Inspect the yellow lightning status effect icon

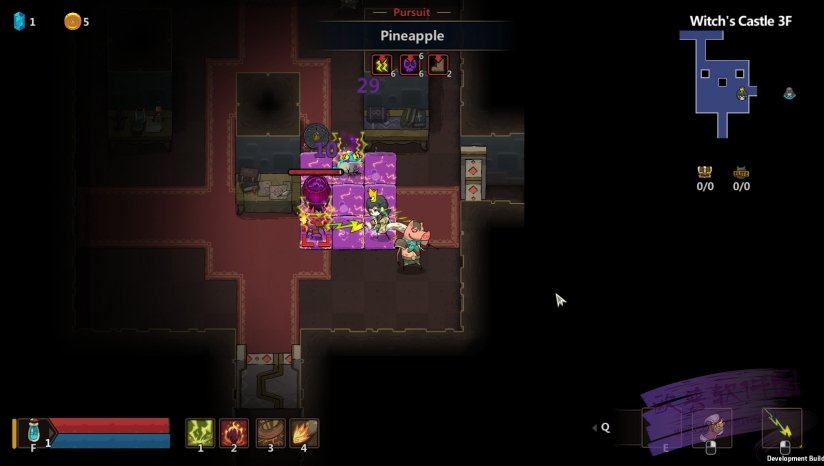[x=381, y=65]
